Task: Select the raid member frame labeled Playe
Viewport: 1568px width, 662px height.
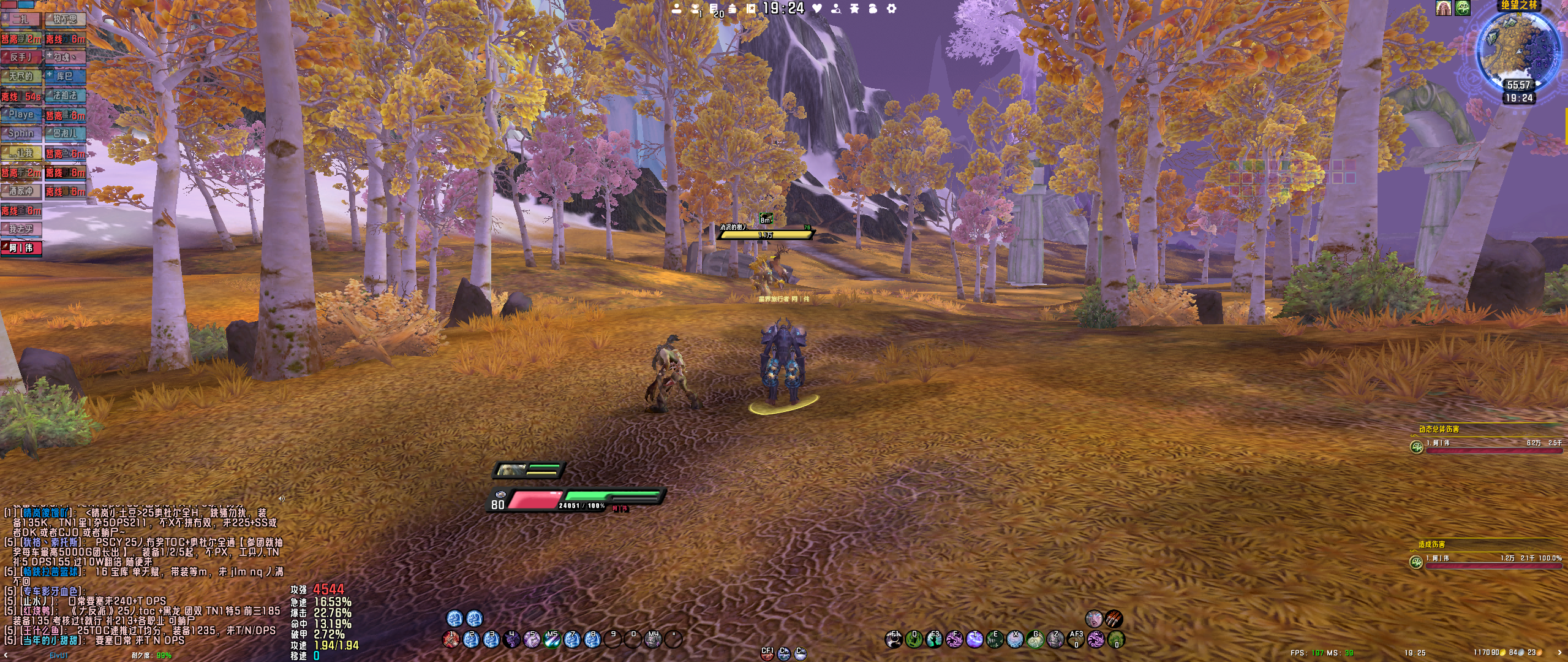Action: click(x=21, y=115)
